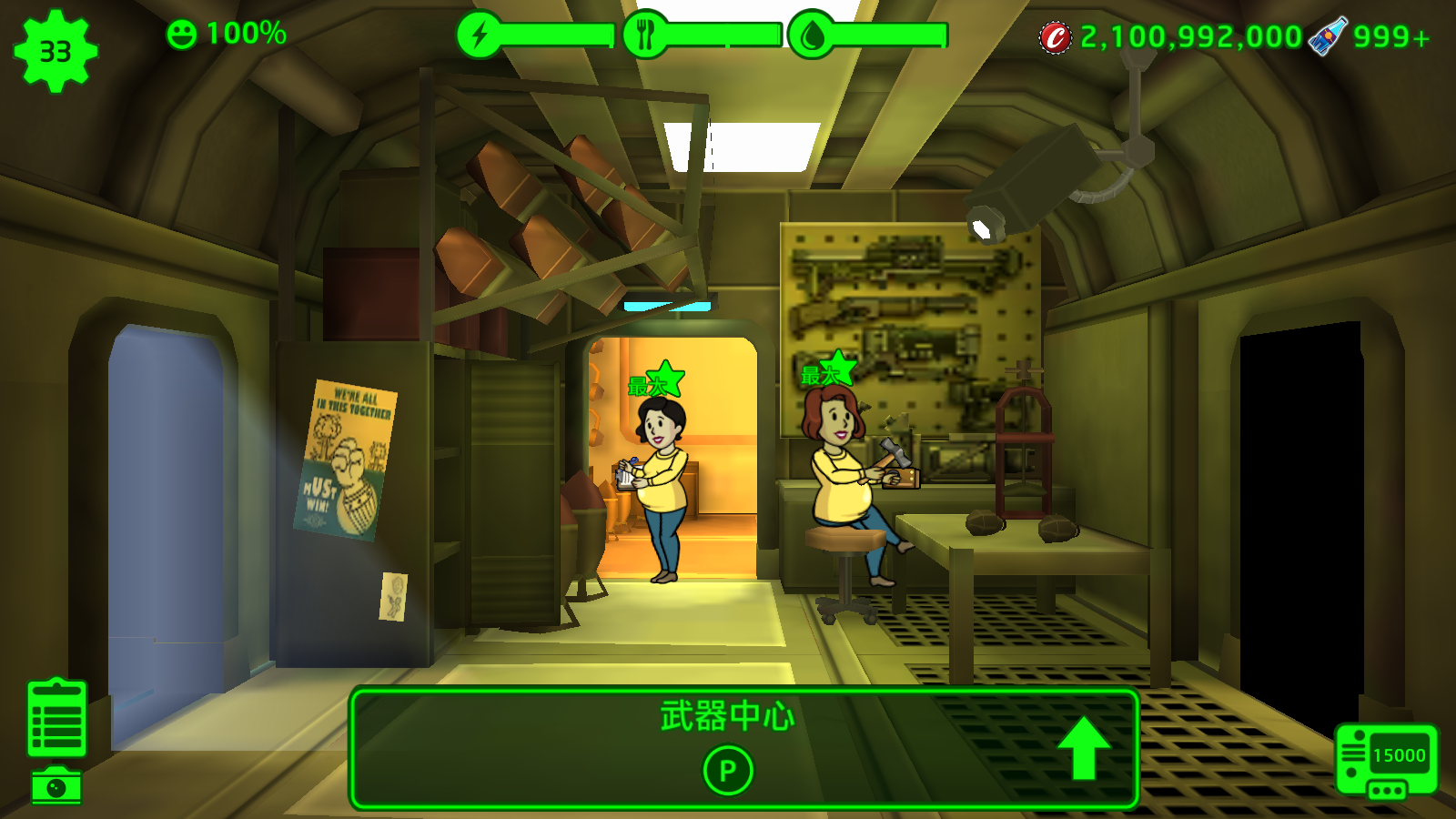The width and height of the screenshot is (1456, 819).
Task: Click the green upgrade arrow for 武器中心
Action: [1083, 748]
